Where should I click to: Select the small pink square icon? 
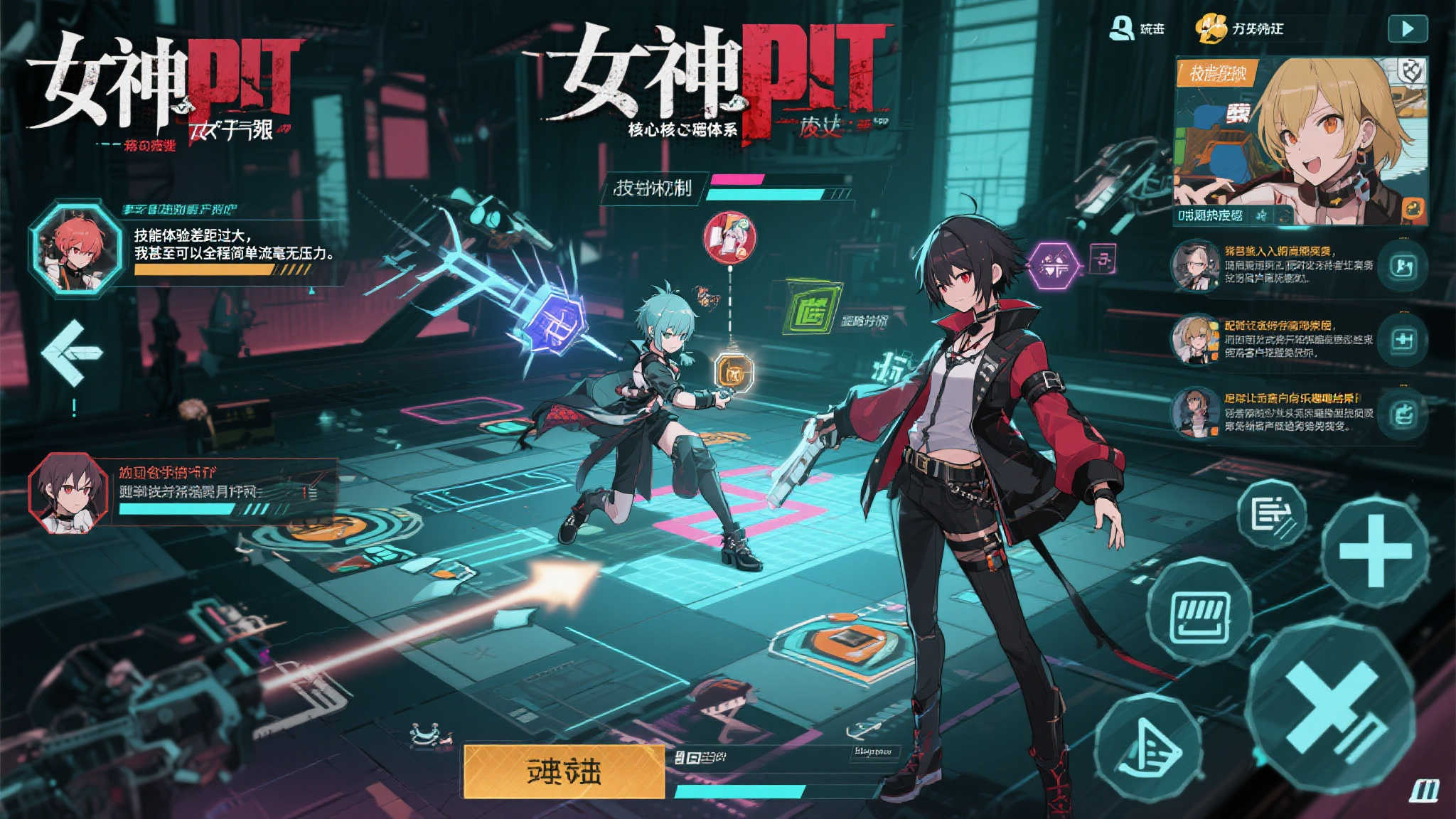click(1102, 259)
